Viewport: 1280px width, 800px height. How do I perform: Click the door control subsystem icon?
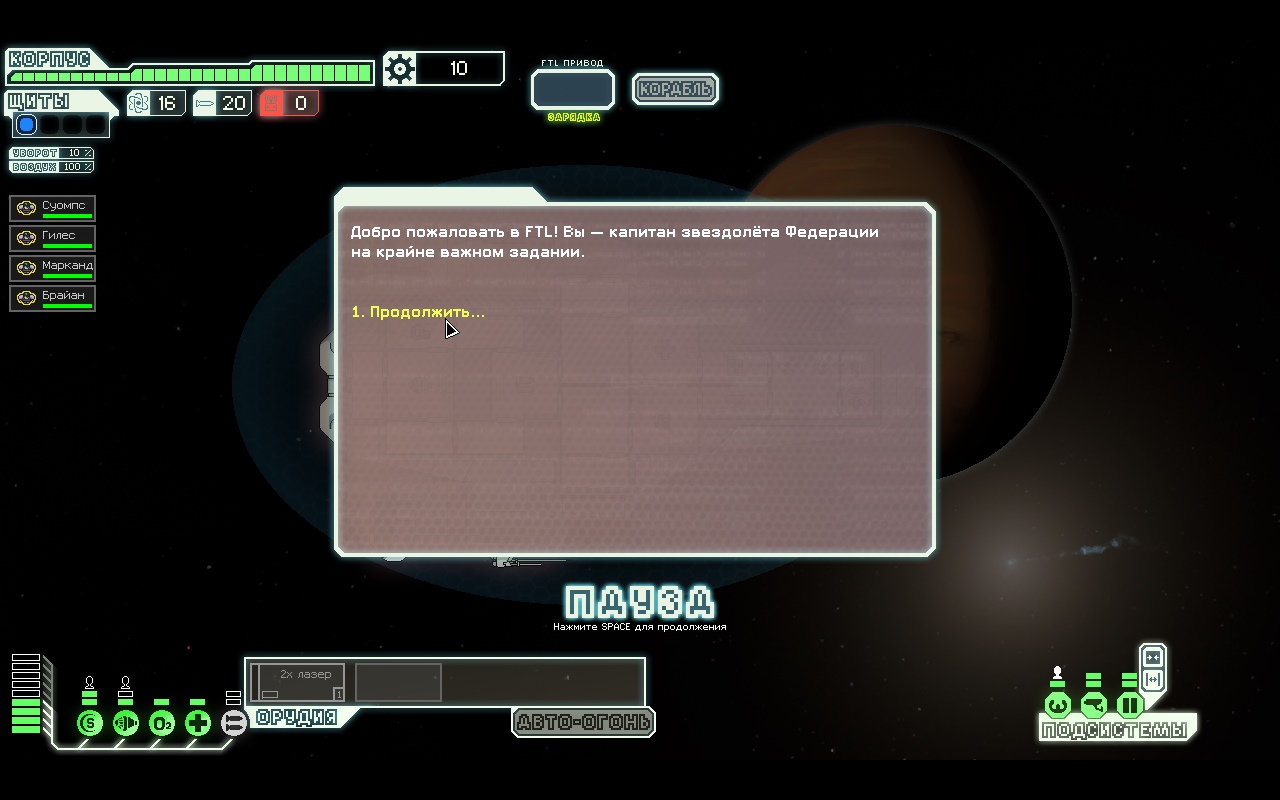click(1130, 706)
